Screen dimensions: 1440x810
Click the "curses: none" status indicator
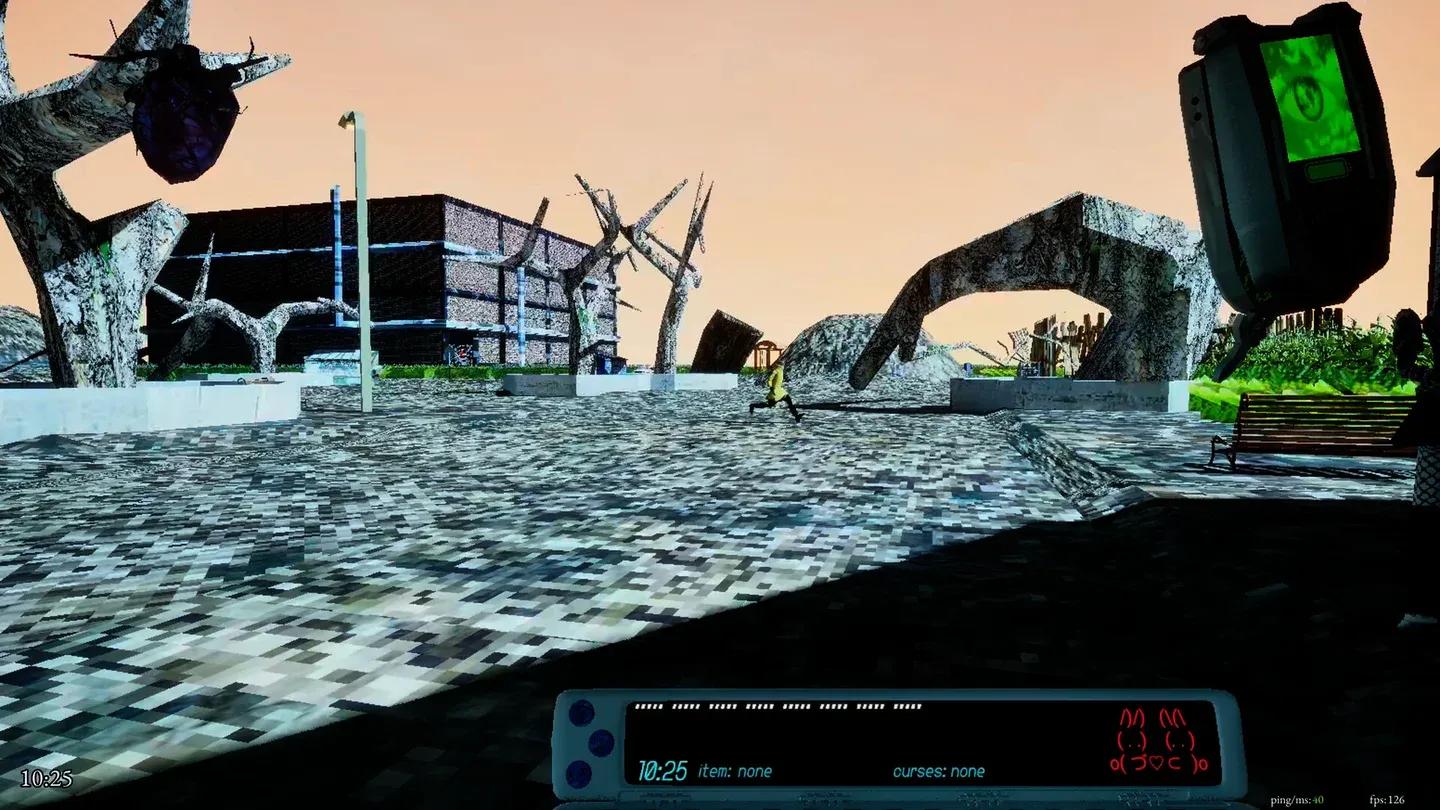938,772
